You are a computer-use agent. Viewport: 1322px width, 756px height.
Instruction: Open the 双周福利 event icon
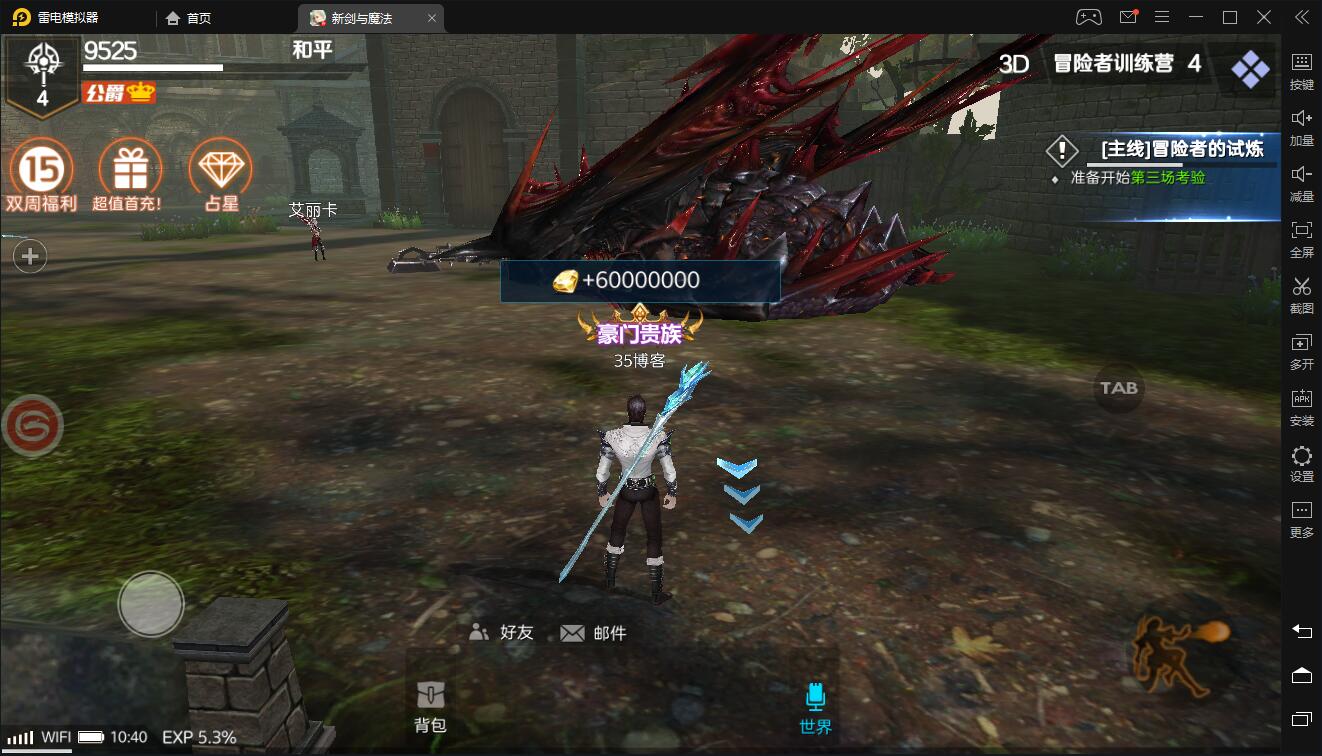tap(41, 171)
